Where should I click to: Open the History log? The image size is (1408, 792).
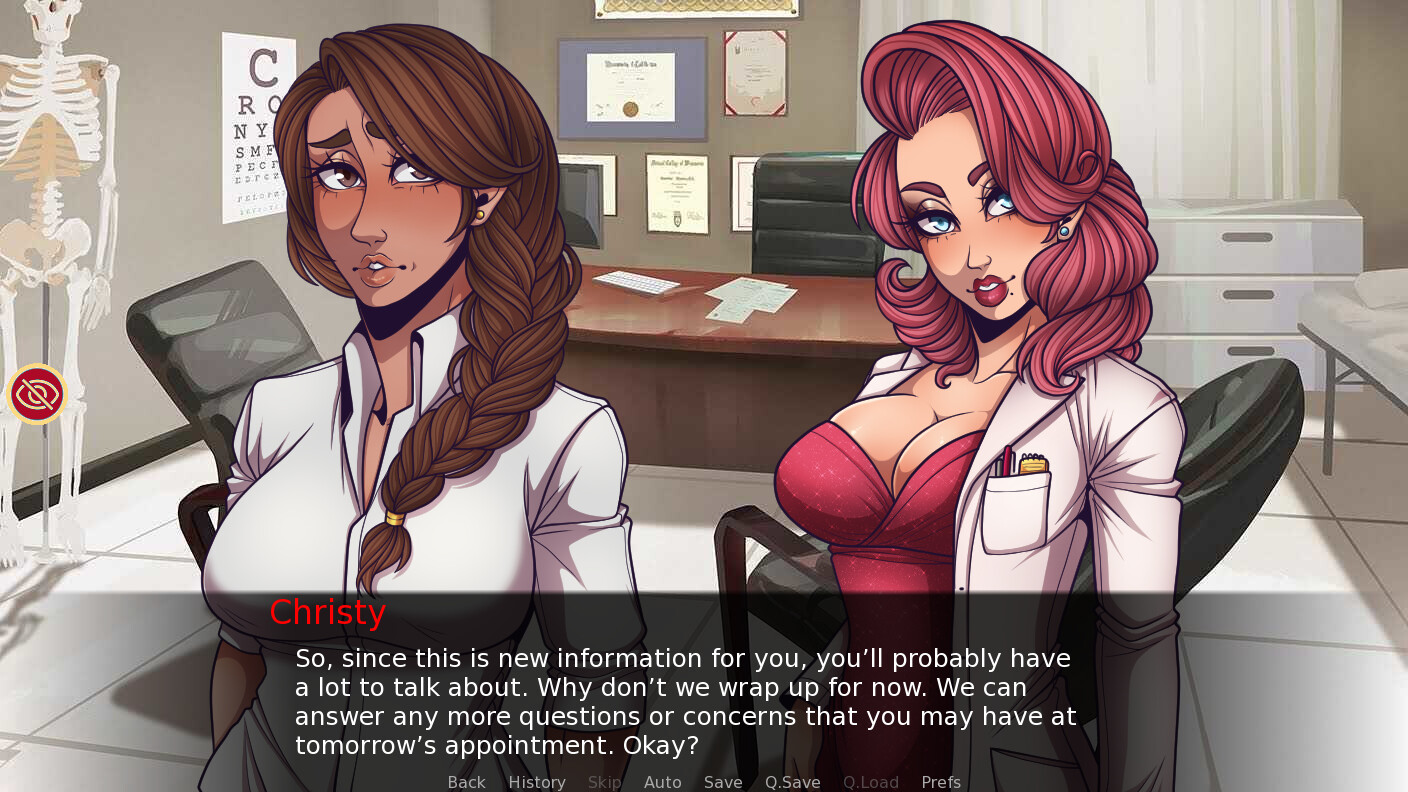point(537,782)
